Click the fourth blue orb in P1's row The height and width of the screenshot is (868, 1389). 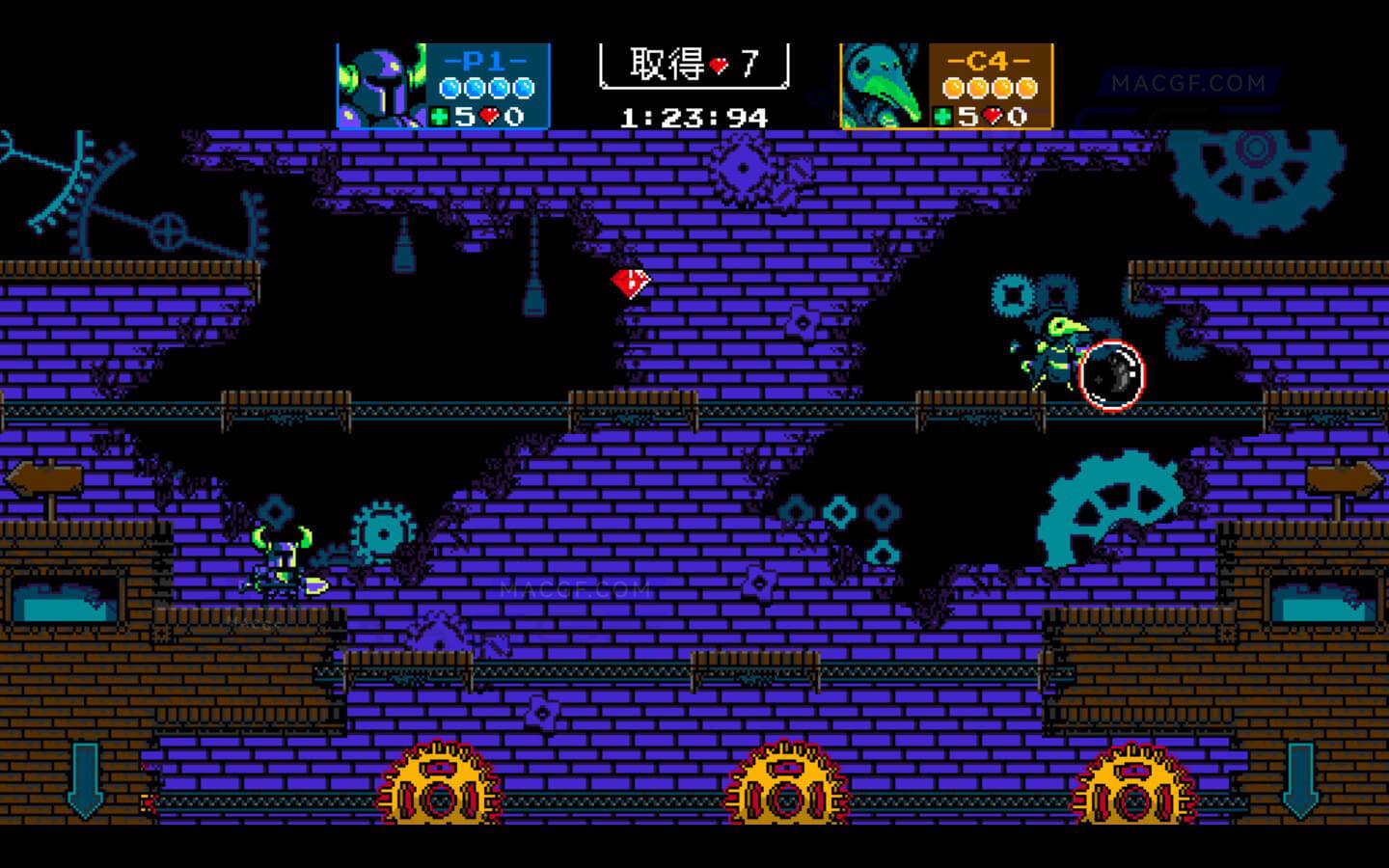click(x=525, y=87)
